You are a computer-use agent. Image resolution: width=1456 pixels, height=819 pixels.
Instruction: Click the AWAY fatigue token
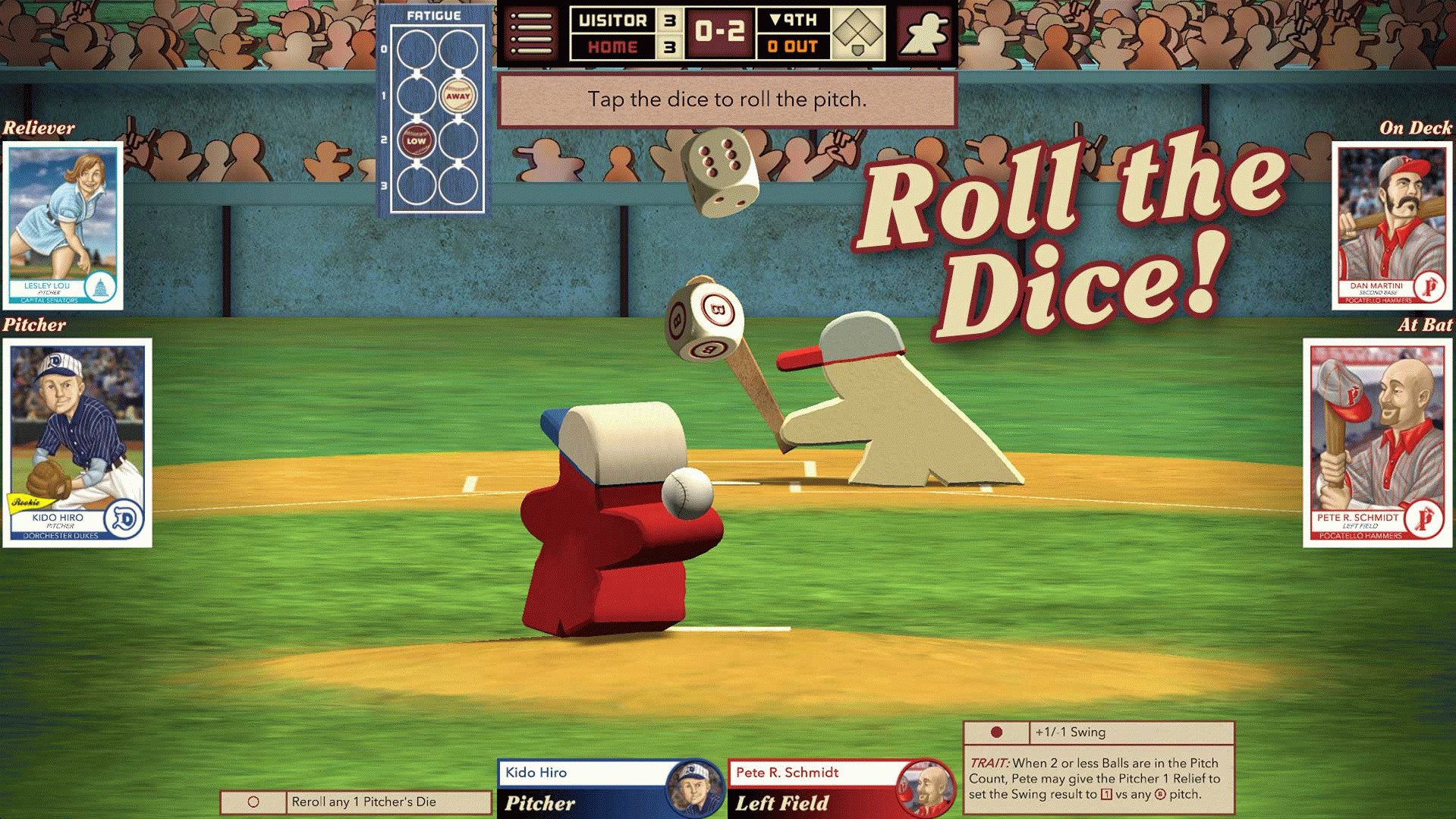click(458, 96)
